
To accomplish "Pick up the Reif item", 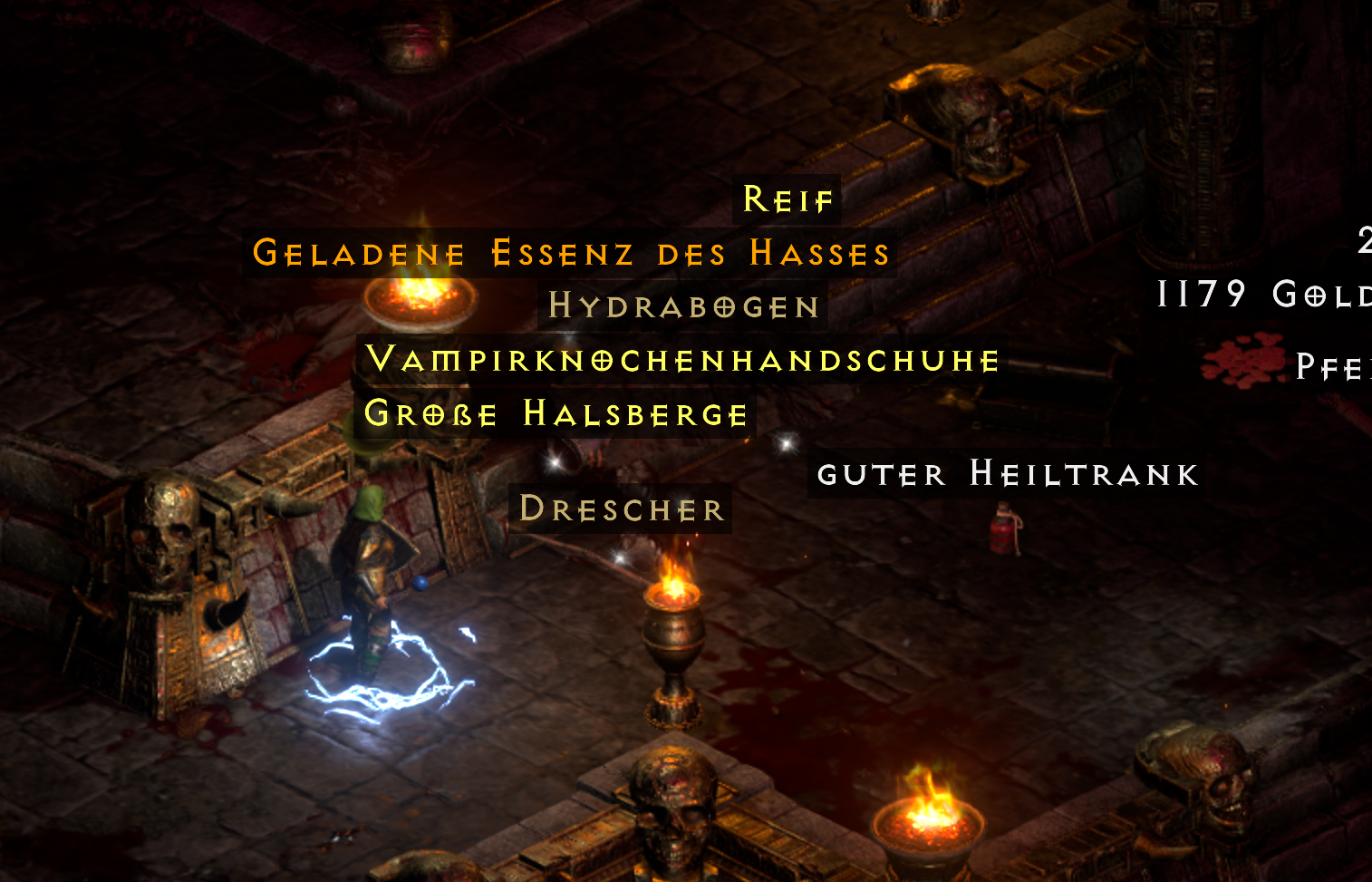I will click(x=787, y=199).
